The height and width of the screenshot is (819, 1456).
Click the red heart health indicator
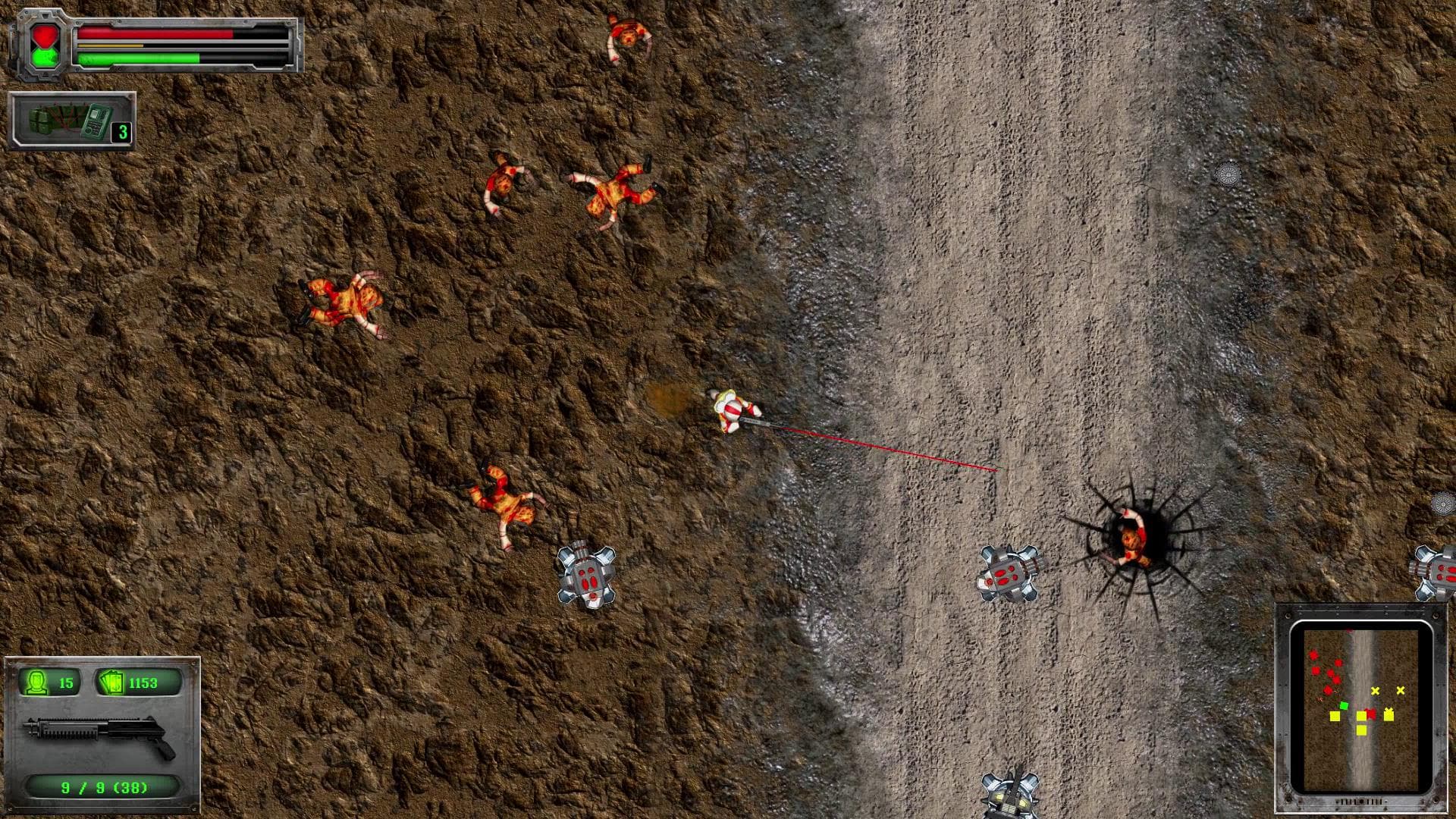(44, 36)
